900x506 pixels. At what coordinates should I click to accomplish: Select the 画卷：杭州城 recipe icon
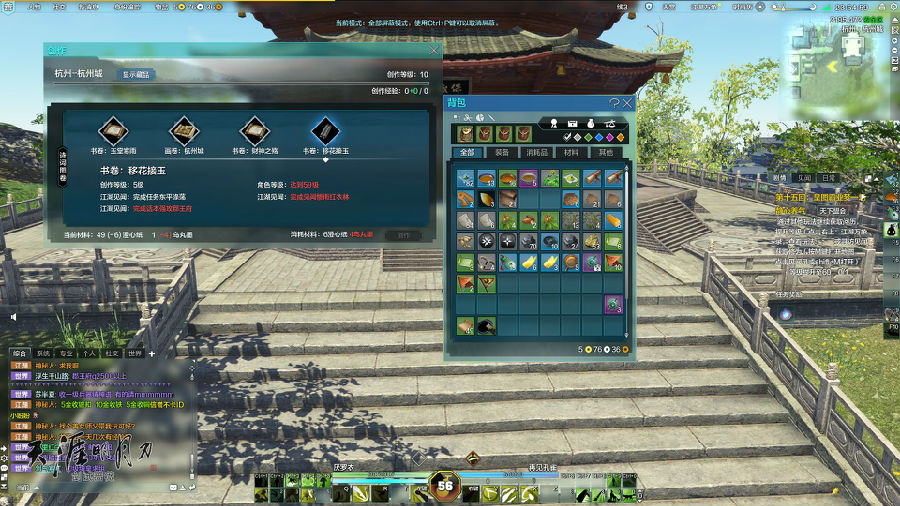[x=184, y=130]
